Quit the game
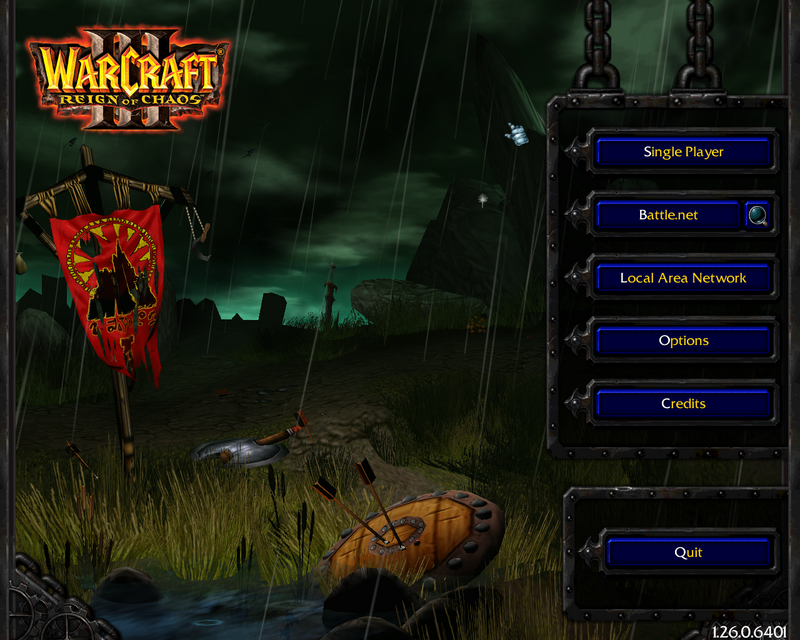 tap(689, 552)
